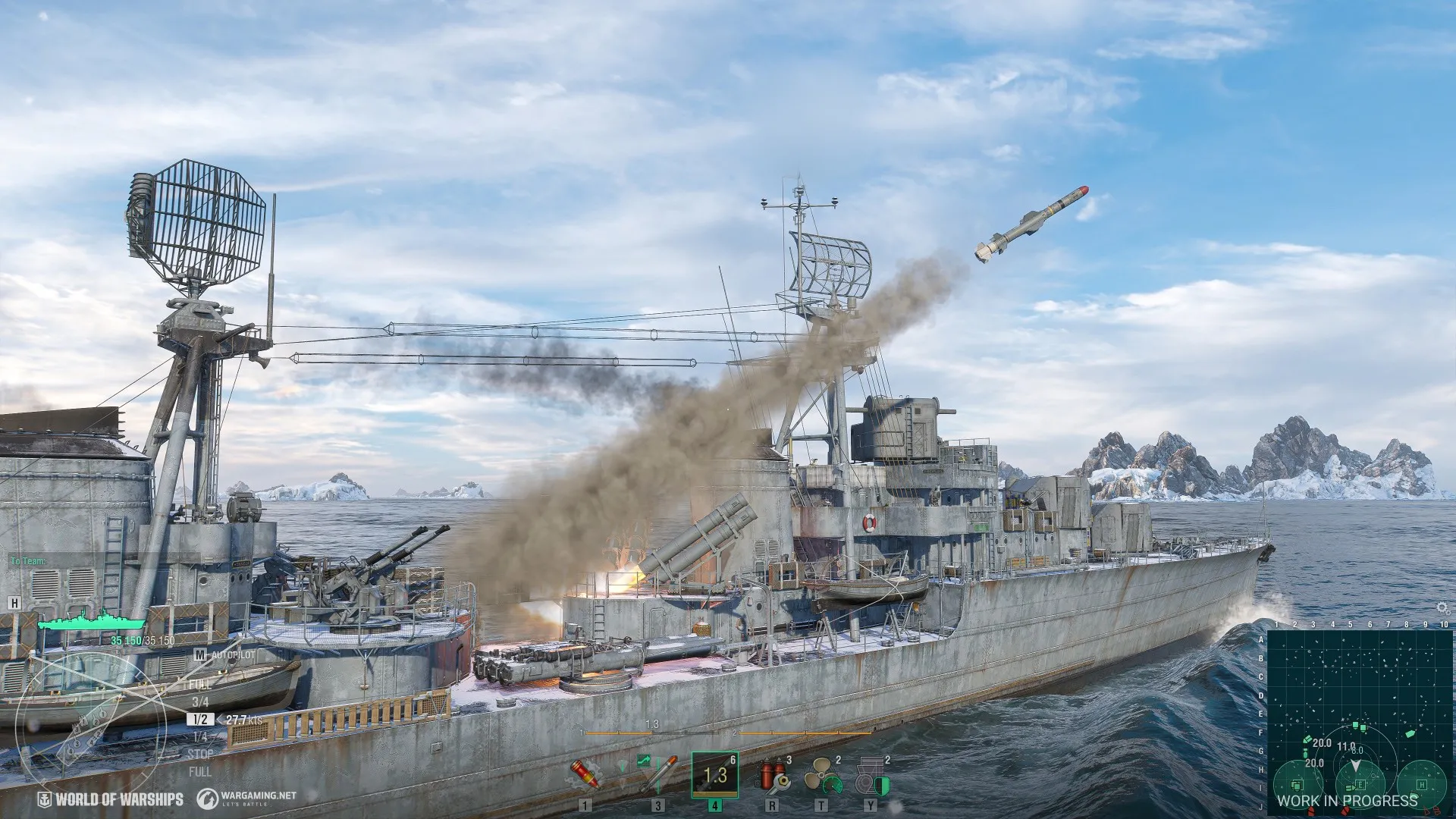Open minimap settings via the gear icon
The image size is (1456, 819).
[1443, 607]
